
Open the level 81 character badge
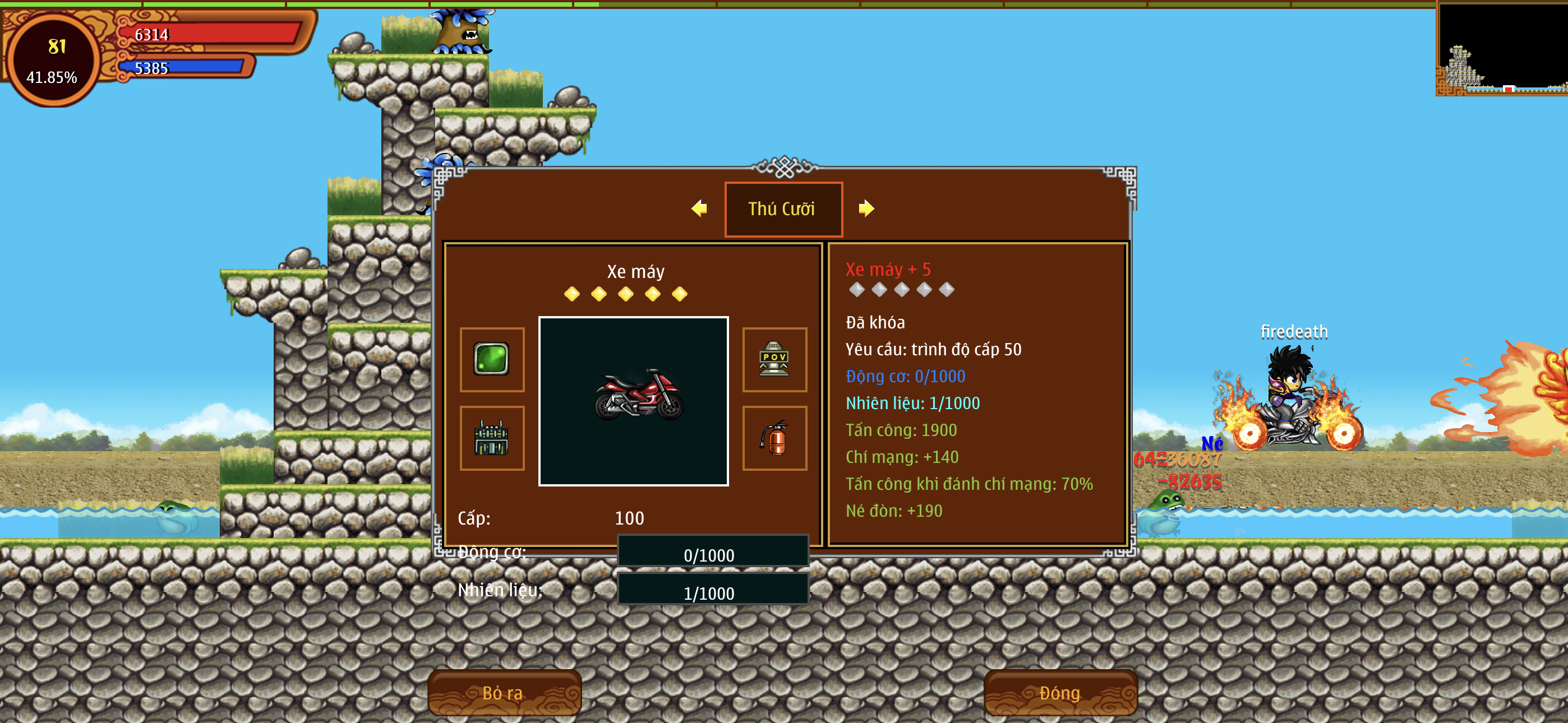[54, 61]
